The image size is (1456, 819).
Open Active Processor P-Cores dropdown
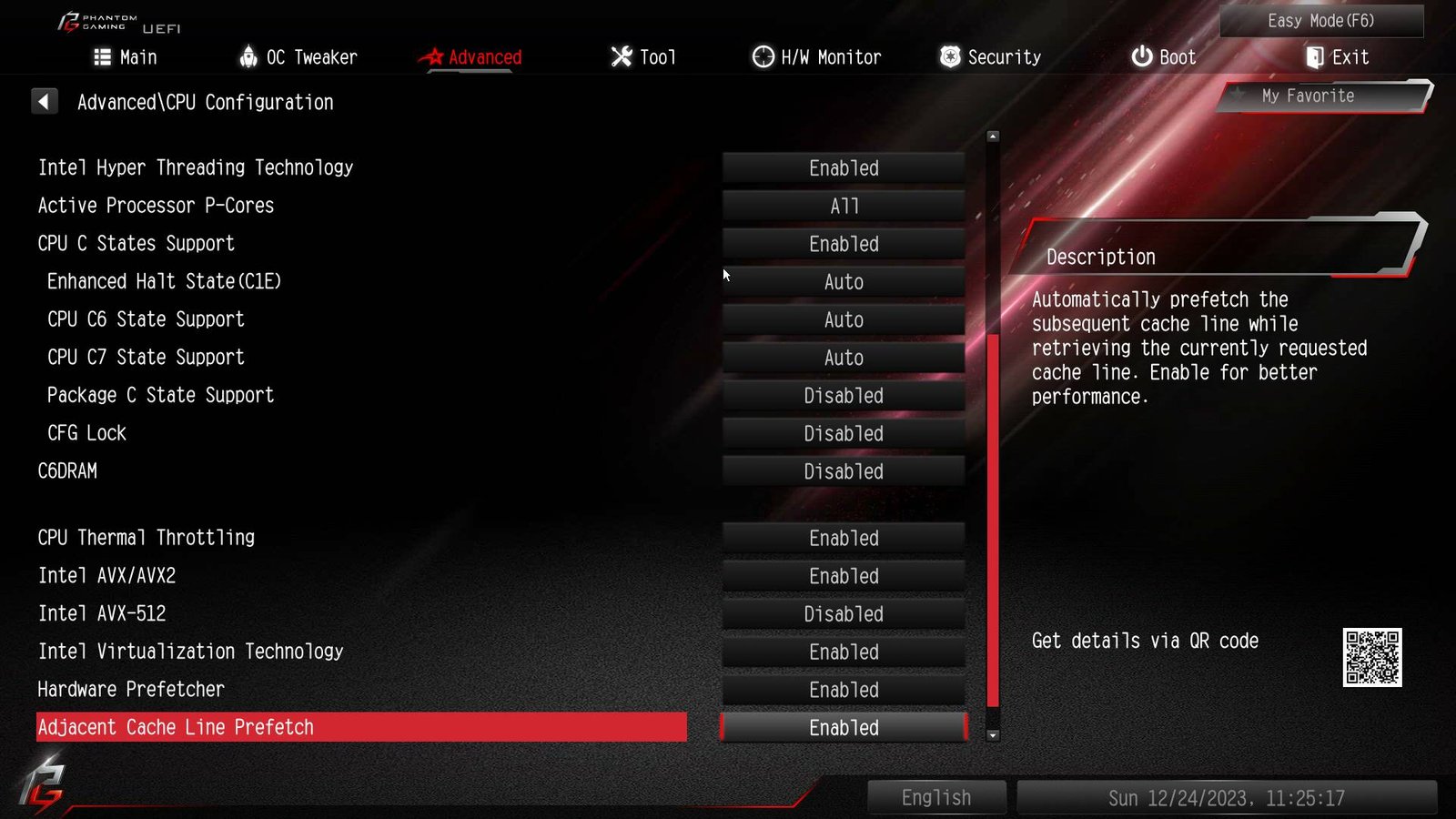tap(844, 207)
